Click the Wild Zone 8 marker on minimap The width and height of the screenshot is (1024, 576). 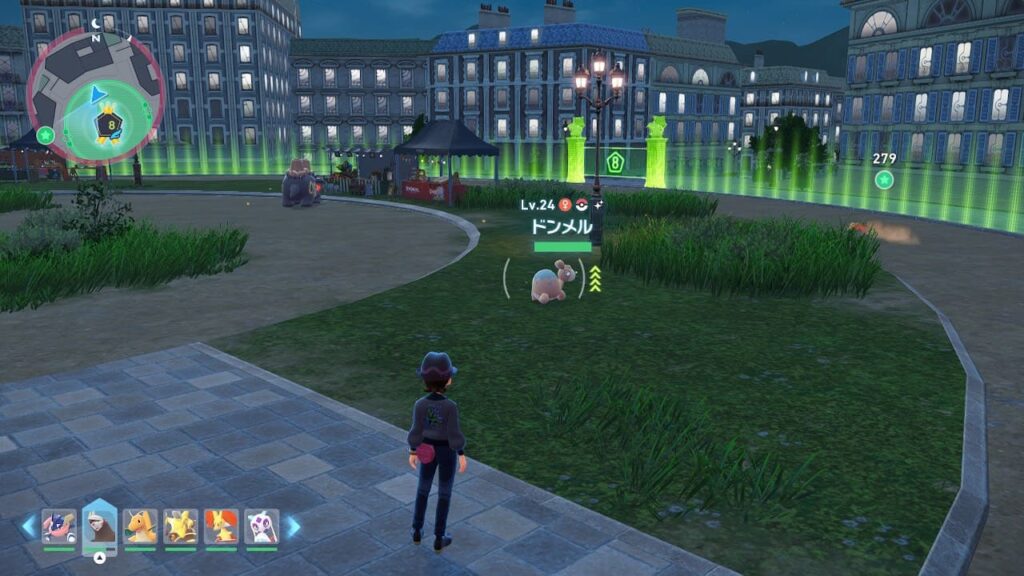pos(109,126)
